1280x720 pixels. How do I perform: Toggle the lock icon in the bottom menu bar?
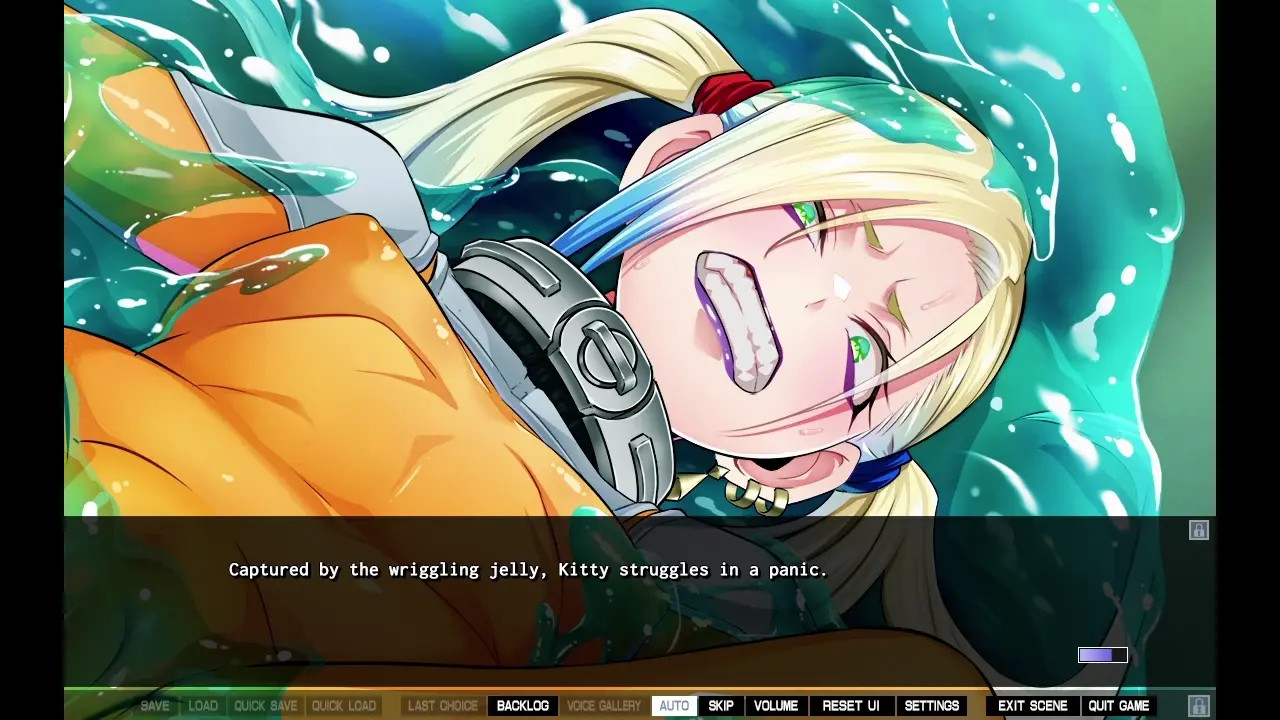[x=1199, y=706]
